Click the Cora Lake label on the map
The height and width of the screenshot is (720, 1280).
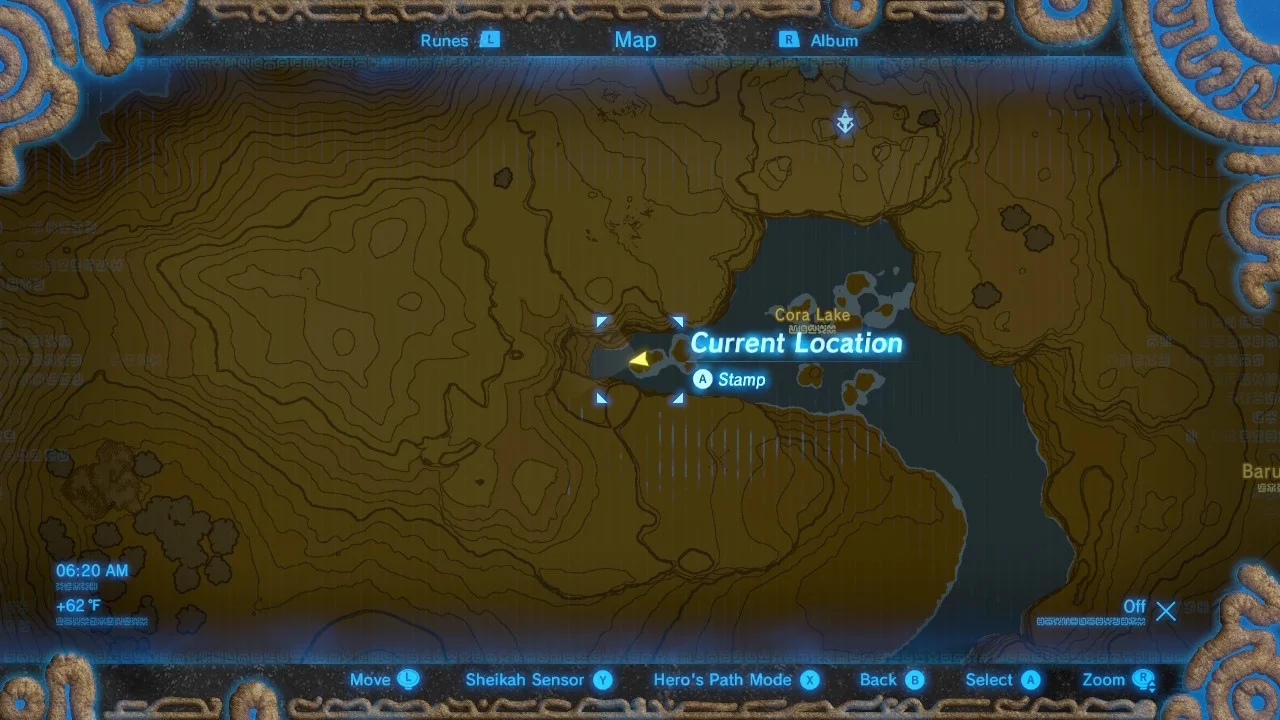[812, 315]
